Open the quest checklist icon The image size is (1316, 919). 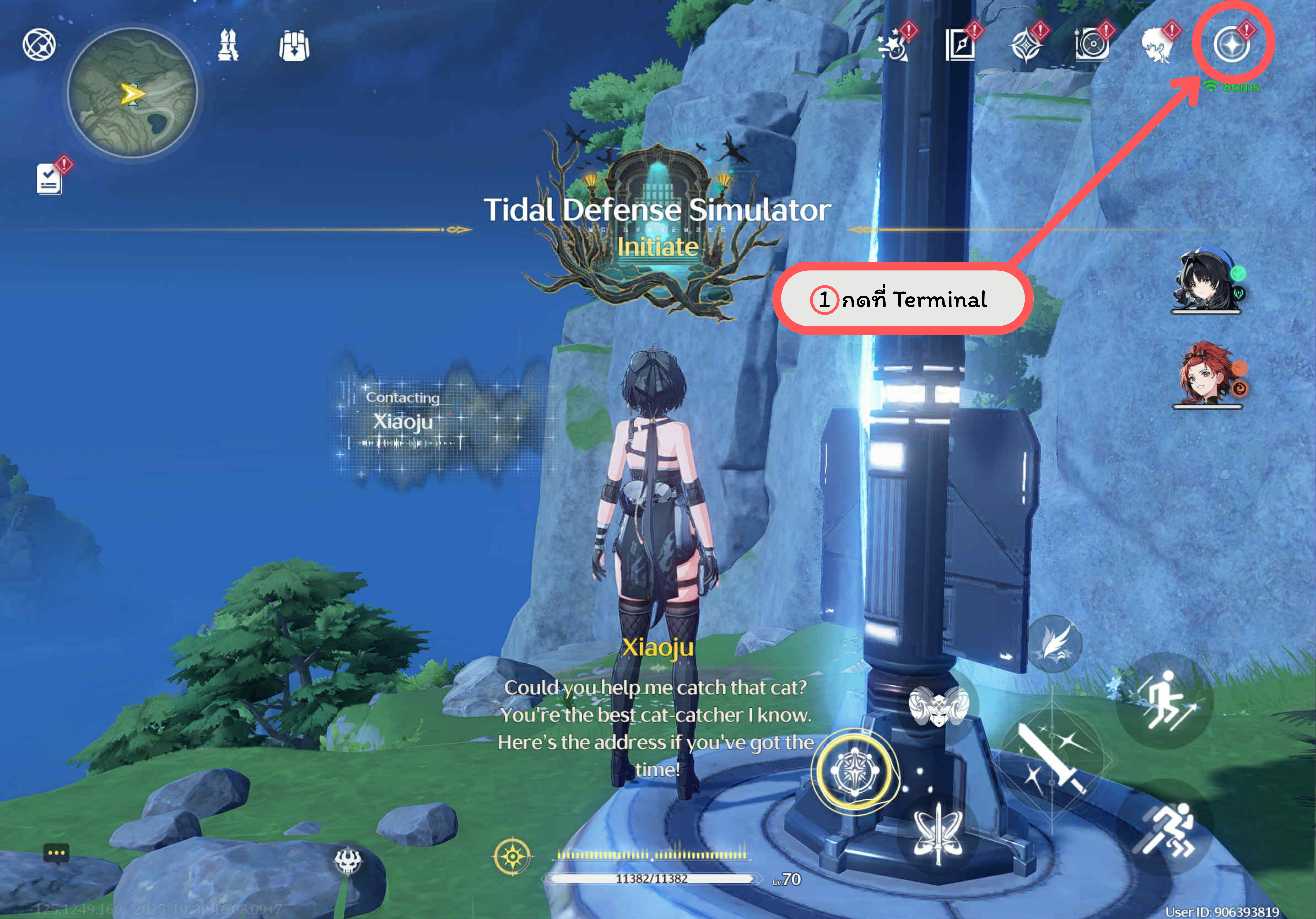pyautogui.click(x=49, y=179)
